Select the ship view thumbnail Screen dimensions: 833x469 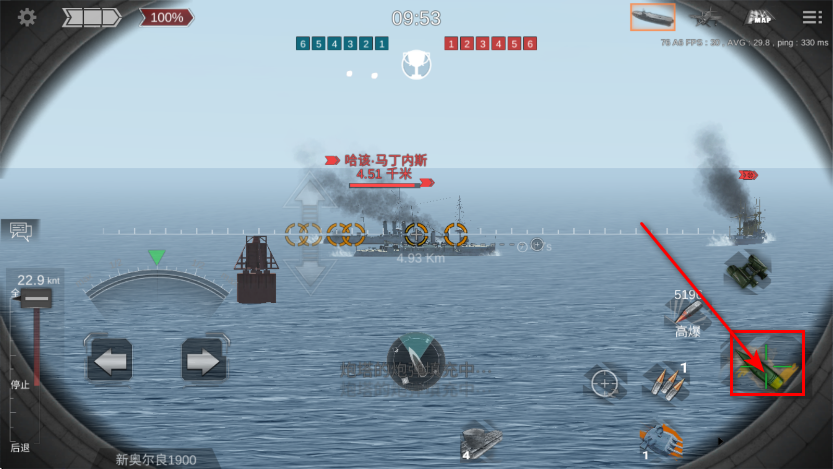(652, 17)
